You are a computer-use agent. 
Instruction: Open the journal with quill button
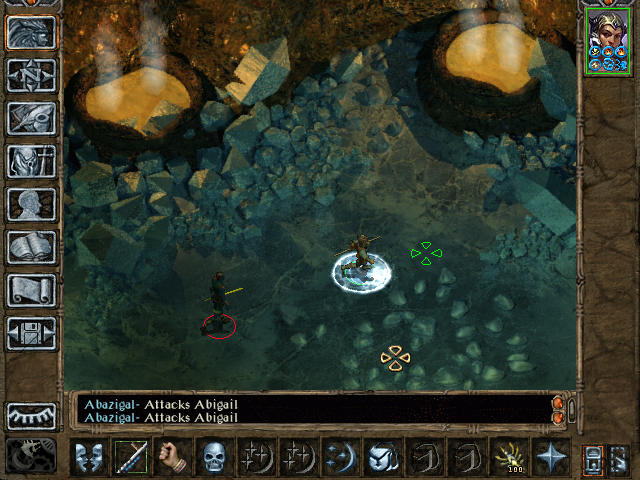pos(31,118)
